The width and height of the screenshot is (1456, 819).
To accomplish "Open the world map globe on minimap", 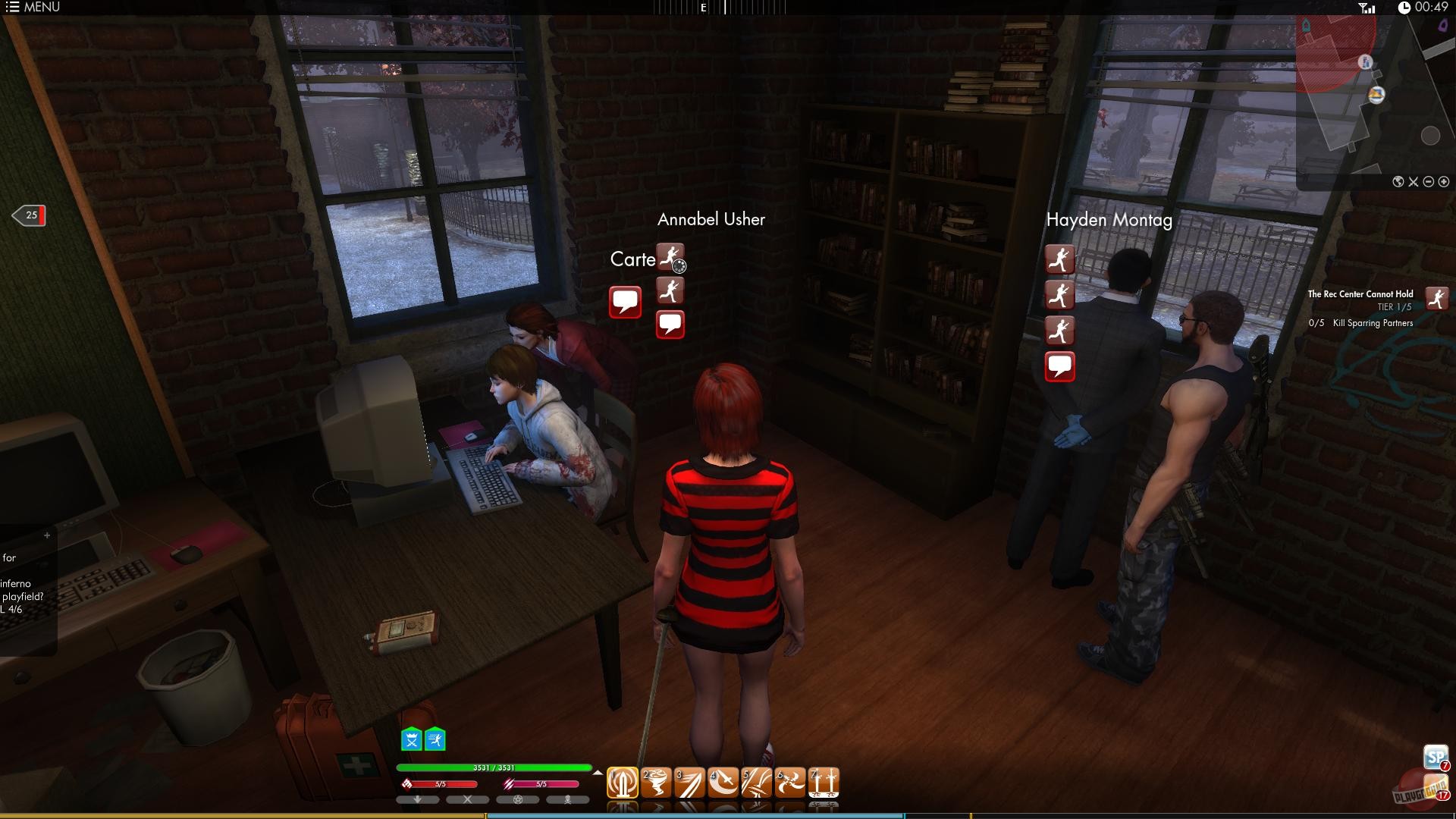I will (x=1398, y=182).
